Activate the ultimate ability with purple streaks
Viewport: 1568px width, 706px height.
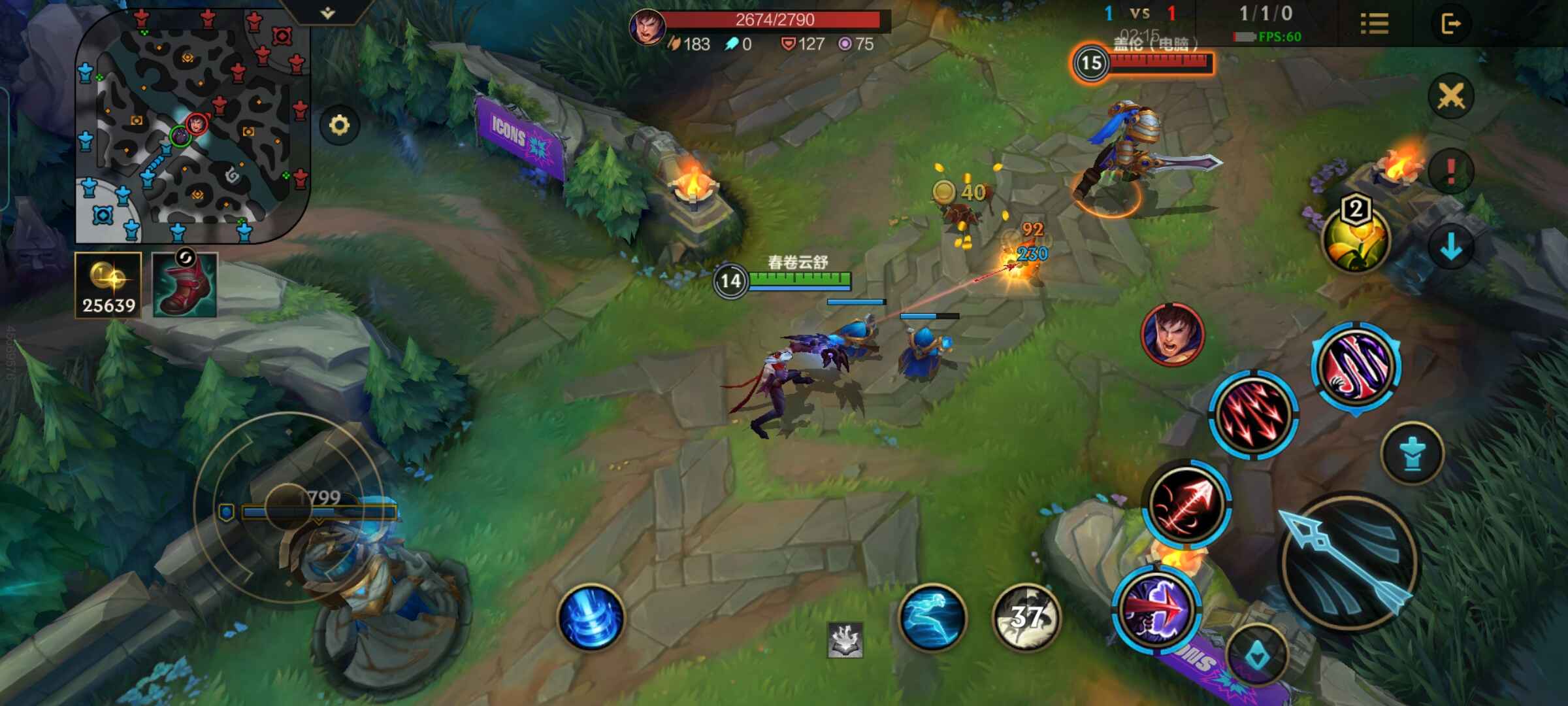[x=1356, y=366]
